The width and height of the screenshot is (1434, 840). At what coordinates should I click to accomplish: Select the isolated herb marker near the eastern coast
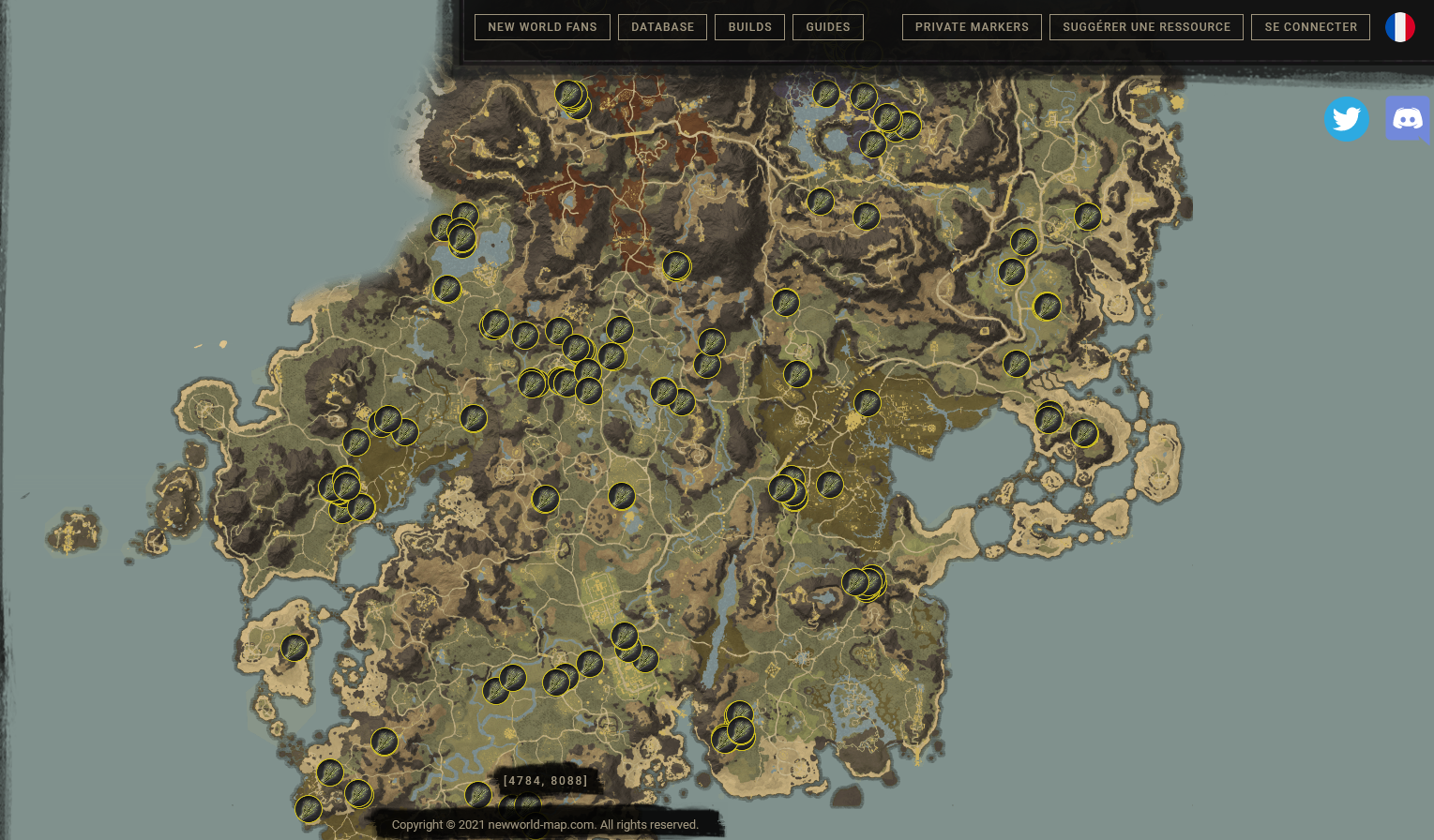coord(1086,217)
